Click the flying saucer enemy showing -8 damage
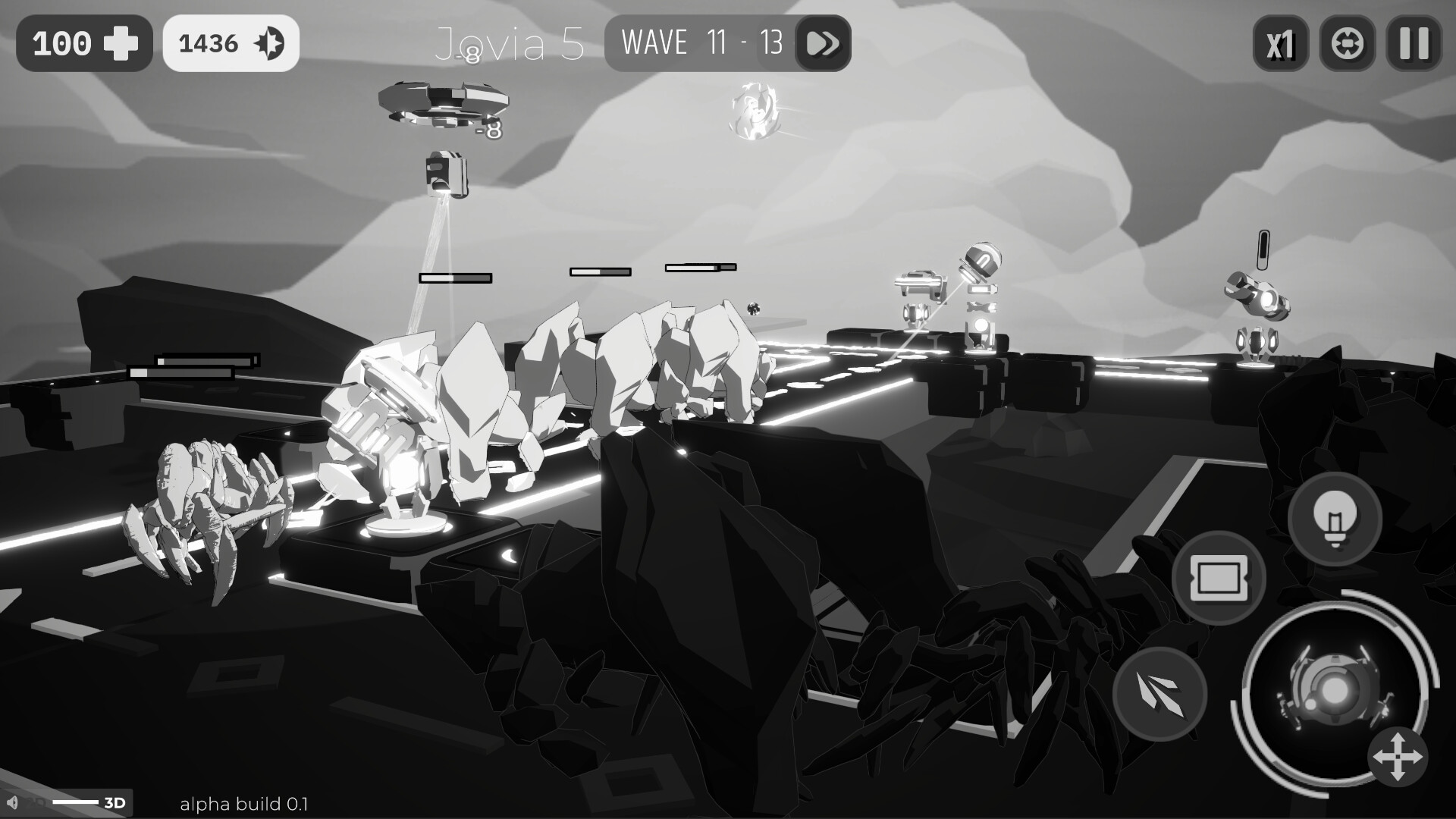Image resolution: width=1456 pixels, height=819 pixels. point(444,104)
